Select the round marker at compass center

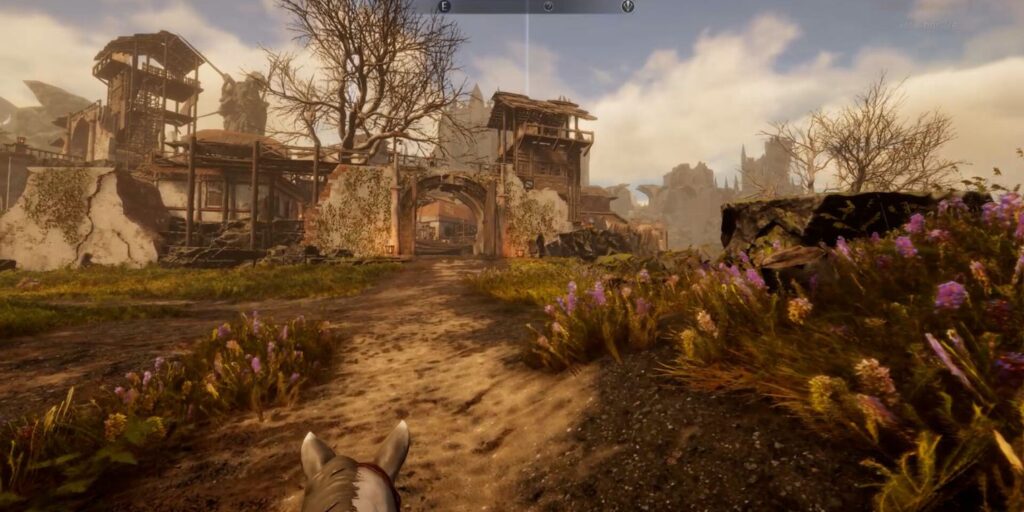point(548,6)
